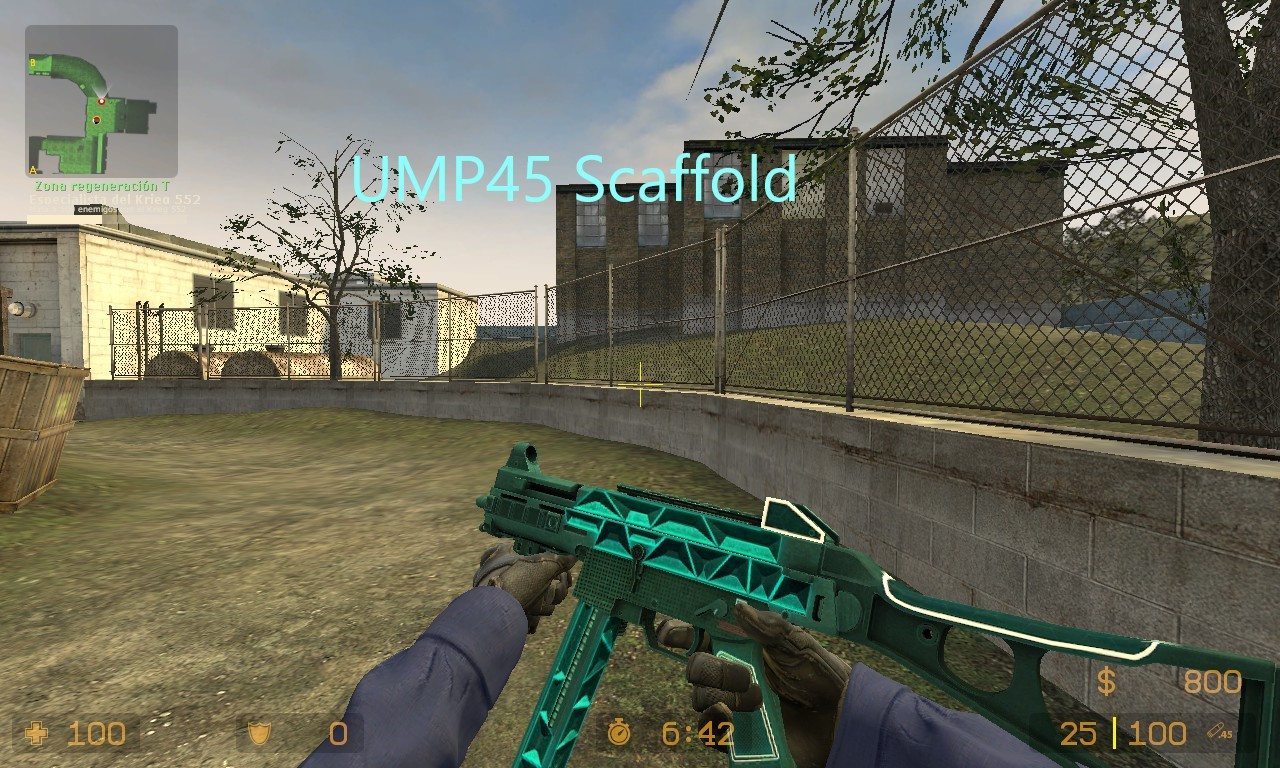The height and width of the screenshot is (768, 1280).
Task: Select the armor shield icon
Action: 258,735
